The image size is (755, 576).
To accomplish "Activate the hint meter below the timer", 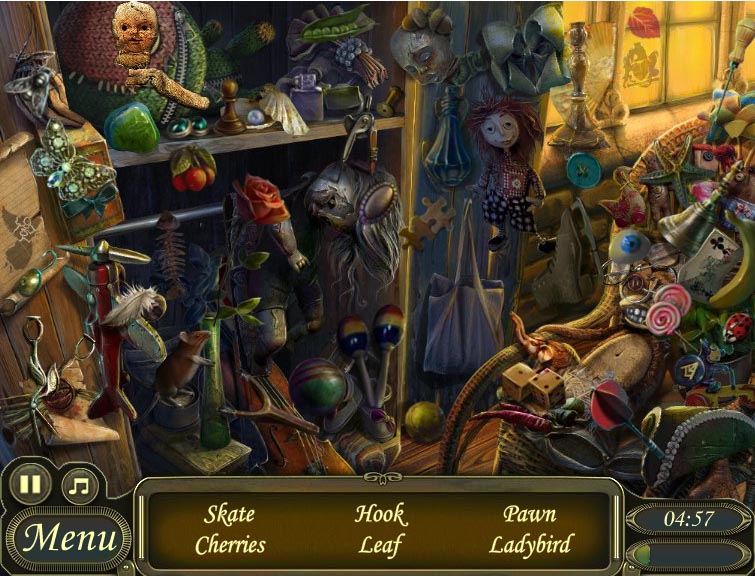I will pyautogui.click(x=689, y=555).
